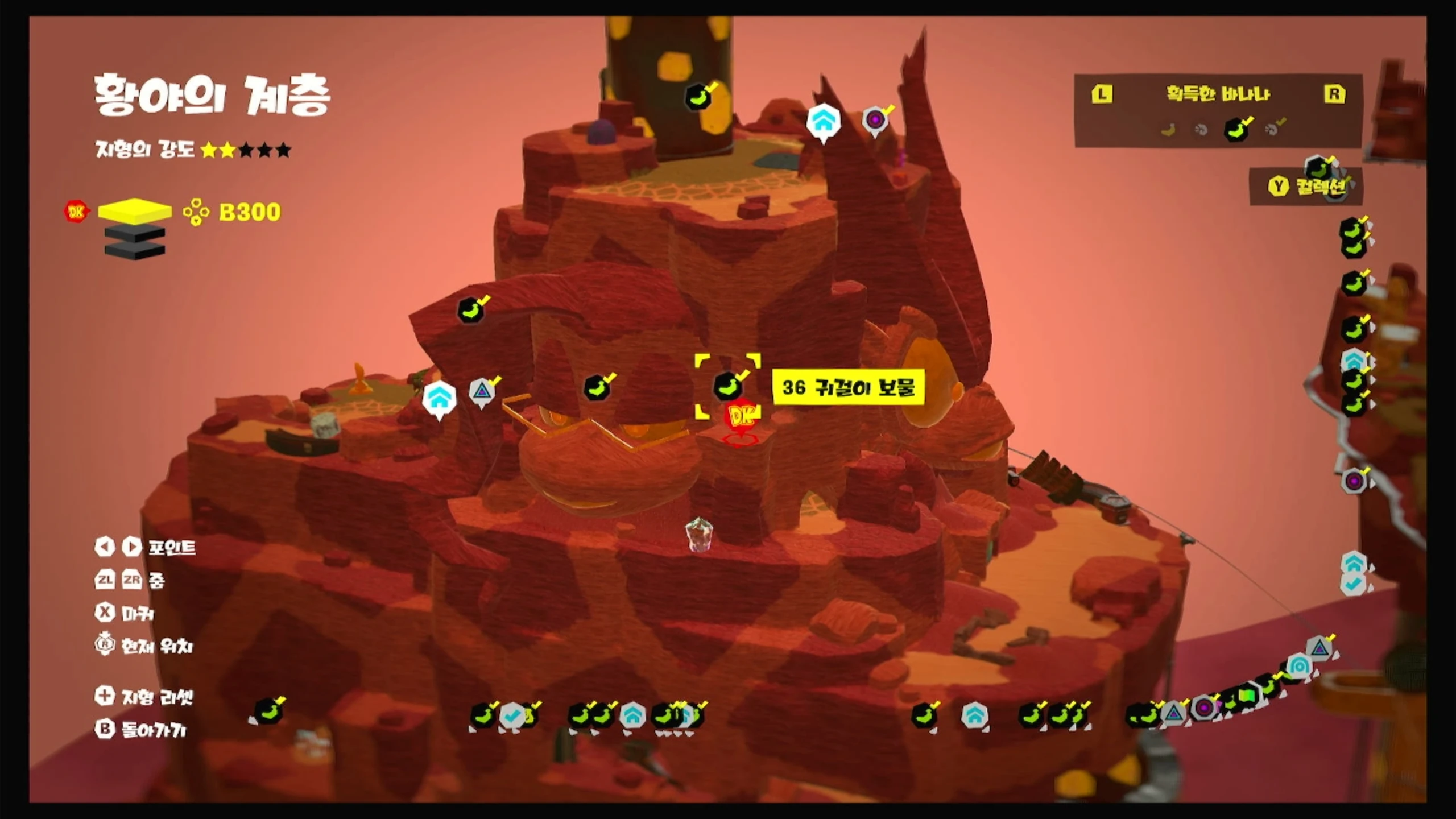Select the banana marker on the left rock overhang

click(471, 310)
